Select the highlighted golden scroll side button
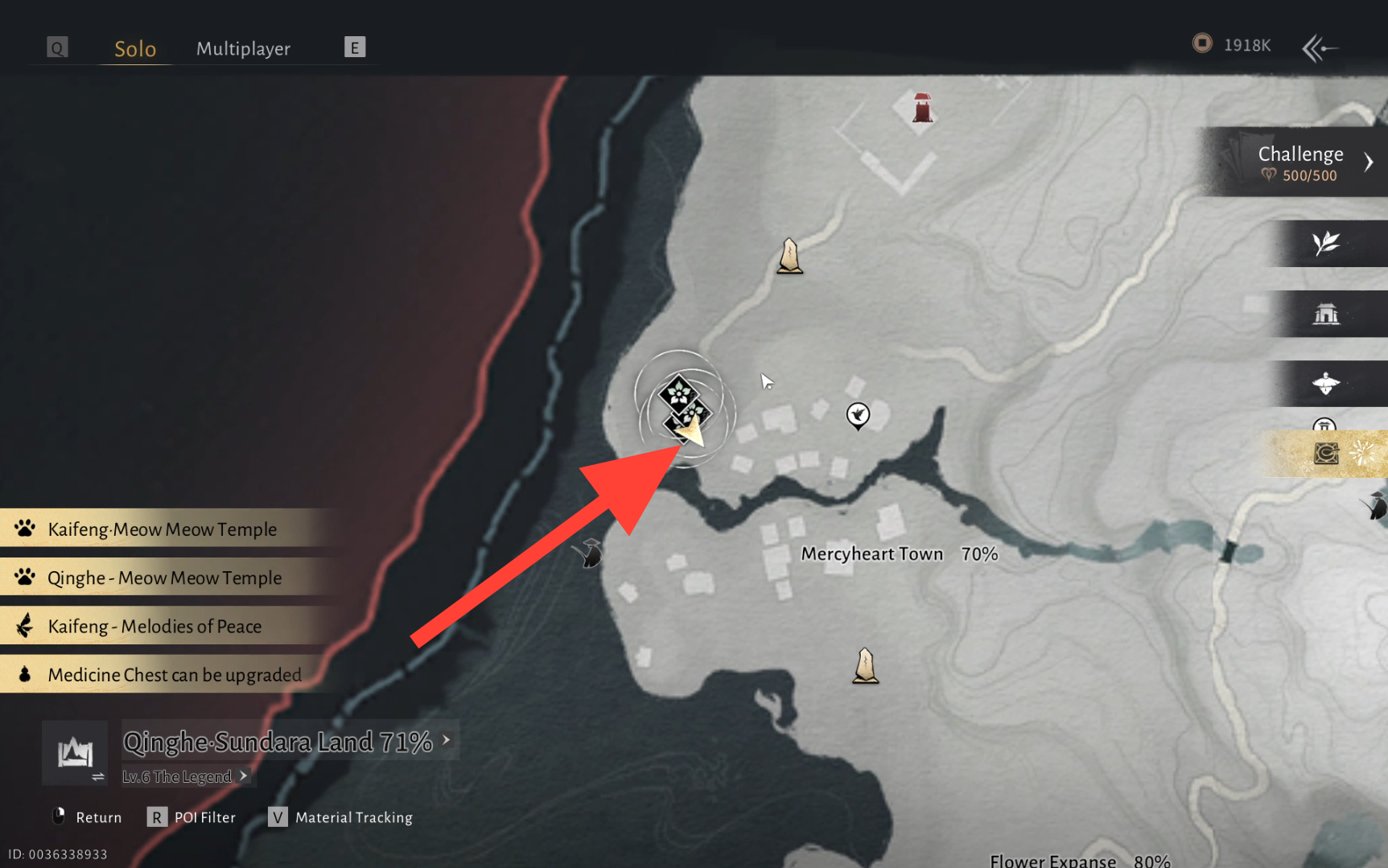 pyautogui.click(x=1326, y=454)
